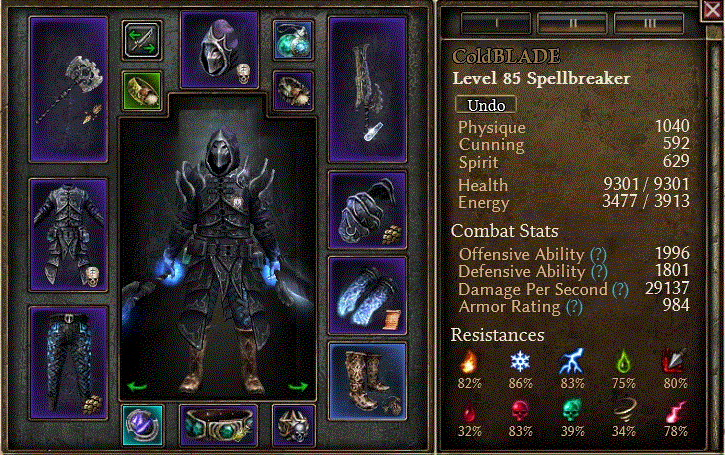Screen dimensions: 725x455
Task: Choose the equipped leather boots slot
Action: (367, 381)
